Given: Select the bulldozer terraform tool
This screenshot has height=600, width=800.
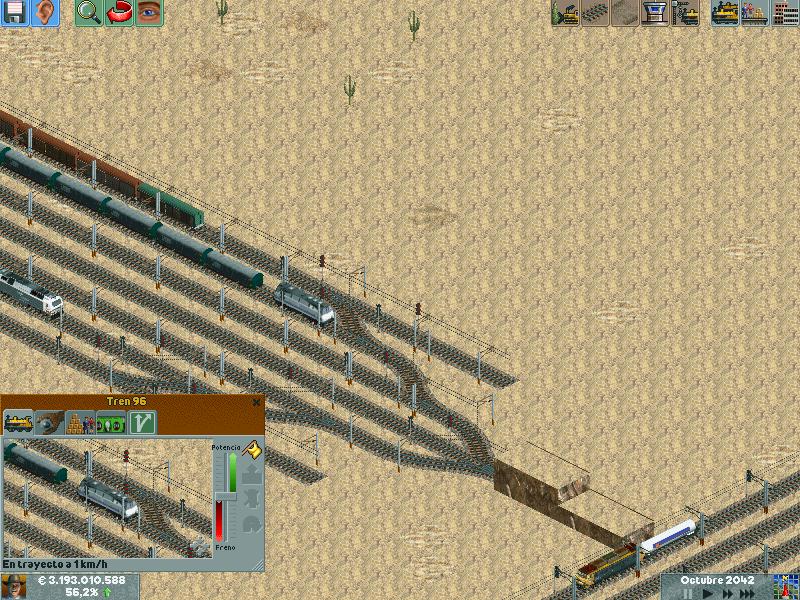Looking at the screenshot, I should [565, 13].
